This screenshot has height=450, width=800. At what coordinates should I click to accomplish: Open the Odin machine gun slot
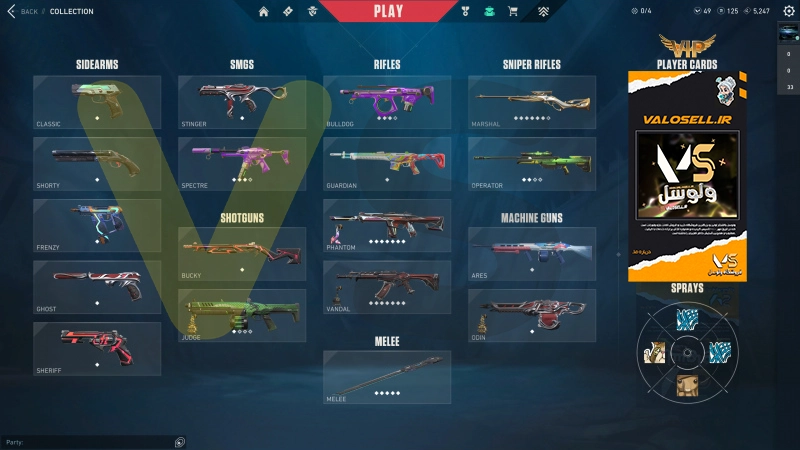coord(532,316)
